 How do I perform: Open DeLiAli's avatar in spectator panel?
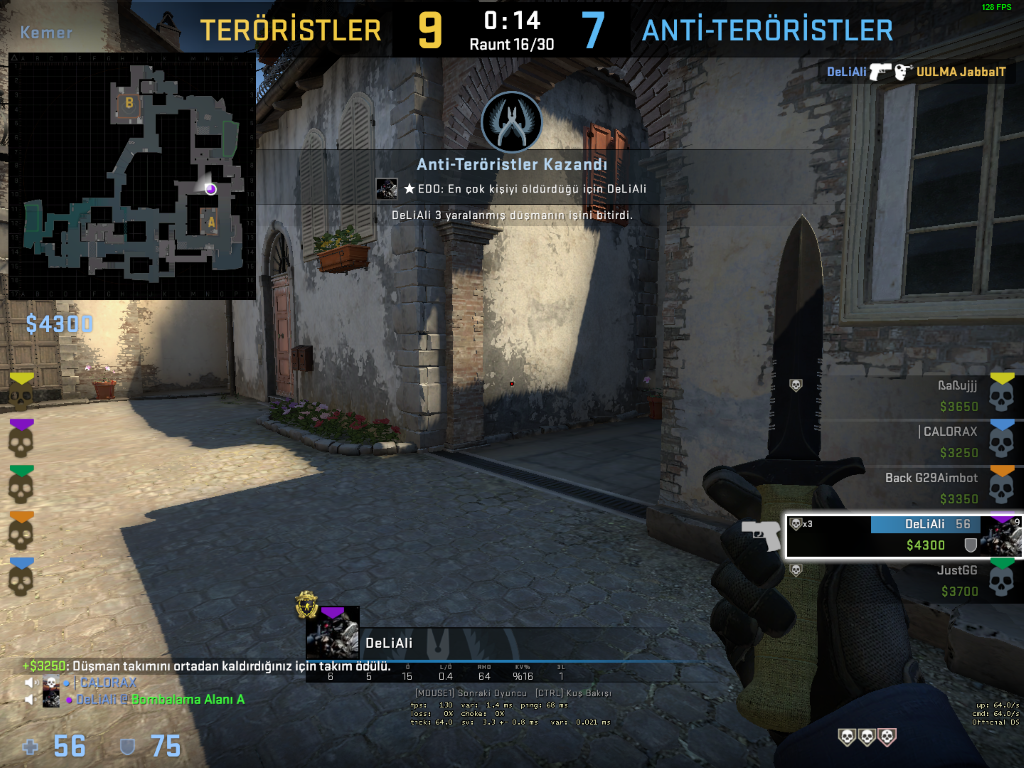[x=332, y=633]
